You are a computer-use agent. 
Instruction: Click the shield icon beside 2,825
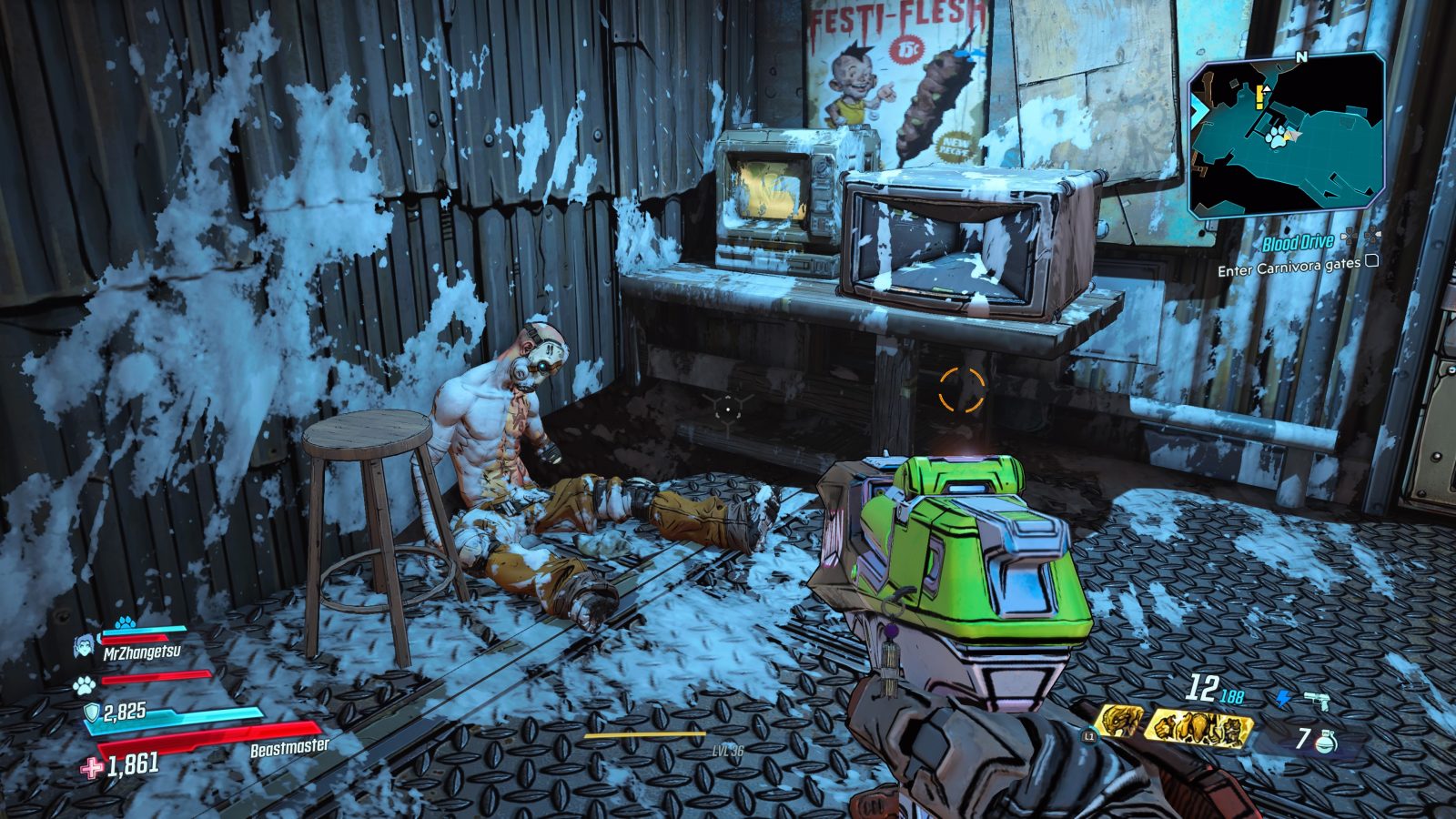(x=92, y=713)
